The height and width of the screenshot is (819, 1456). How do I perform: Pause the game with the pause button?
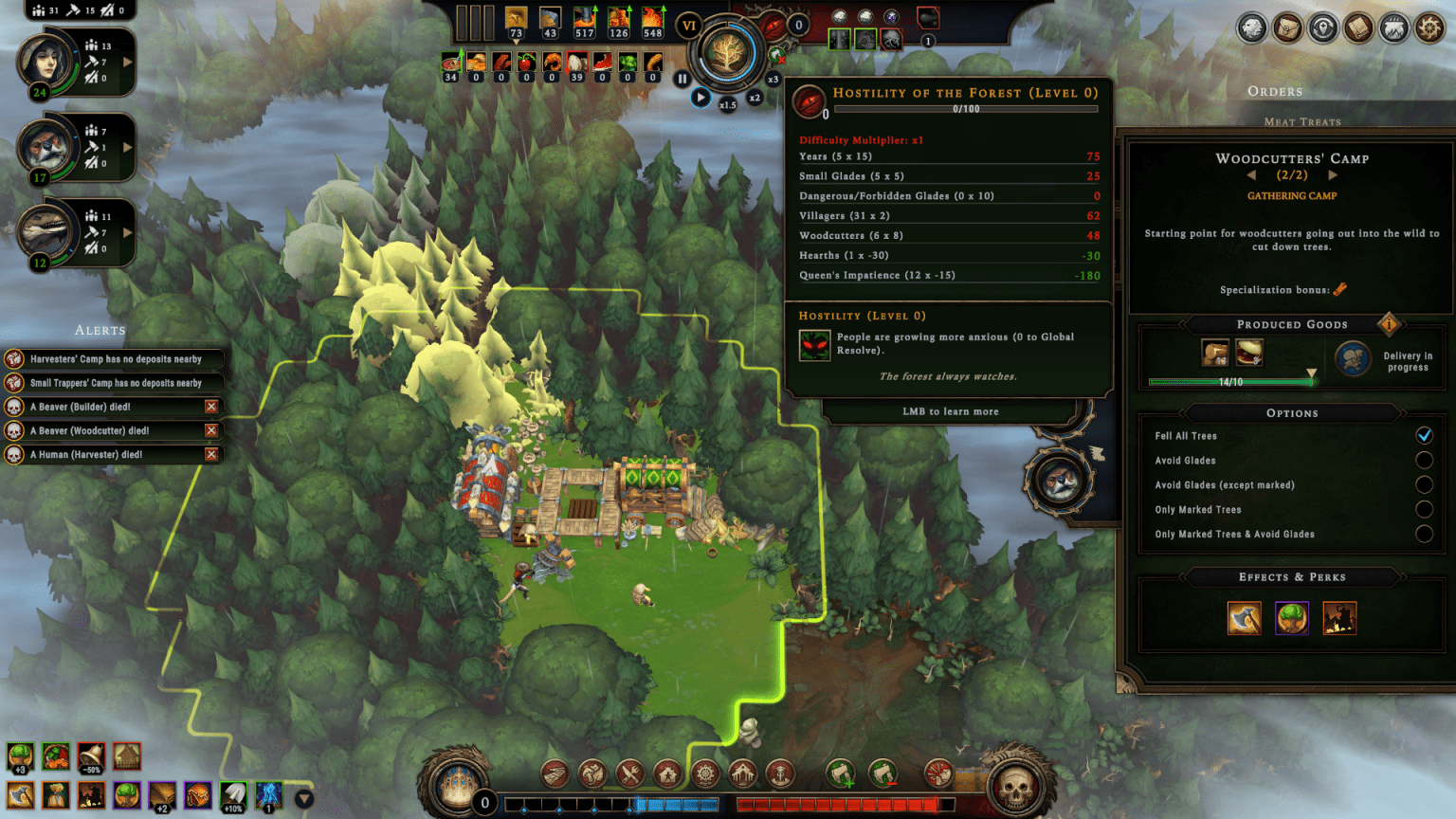point(682,80)
